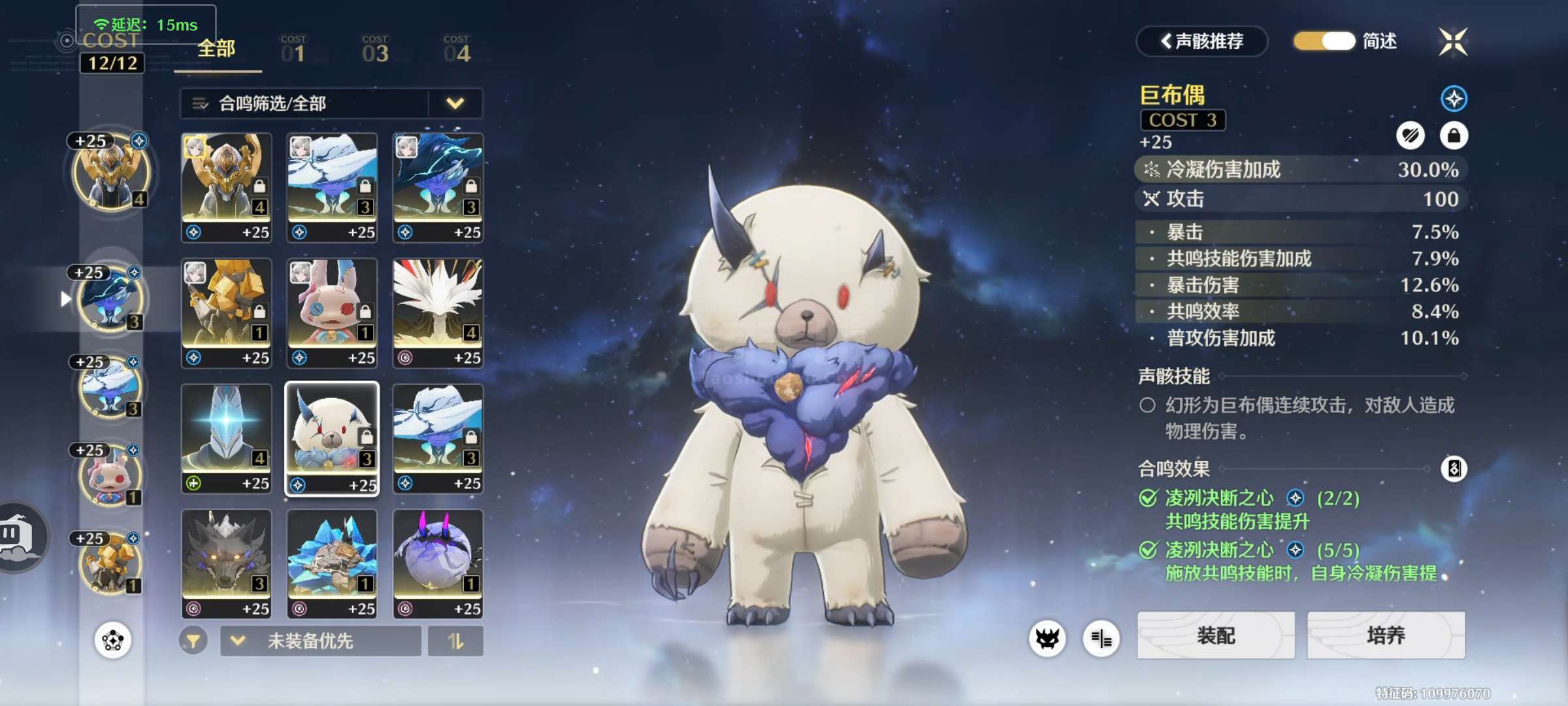The height and width of the screenshot is (706, 1568).
Task: Open the stat comparison list icon
Action: pyautogui.click(x=1101, y=639)
